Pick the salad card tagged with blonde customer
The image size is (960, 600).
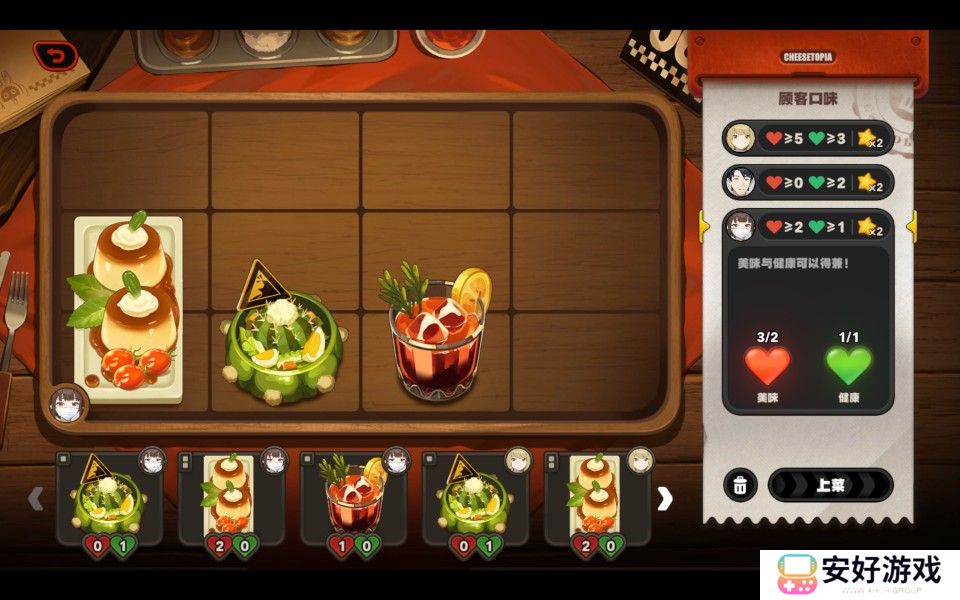click(477, 497)
